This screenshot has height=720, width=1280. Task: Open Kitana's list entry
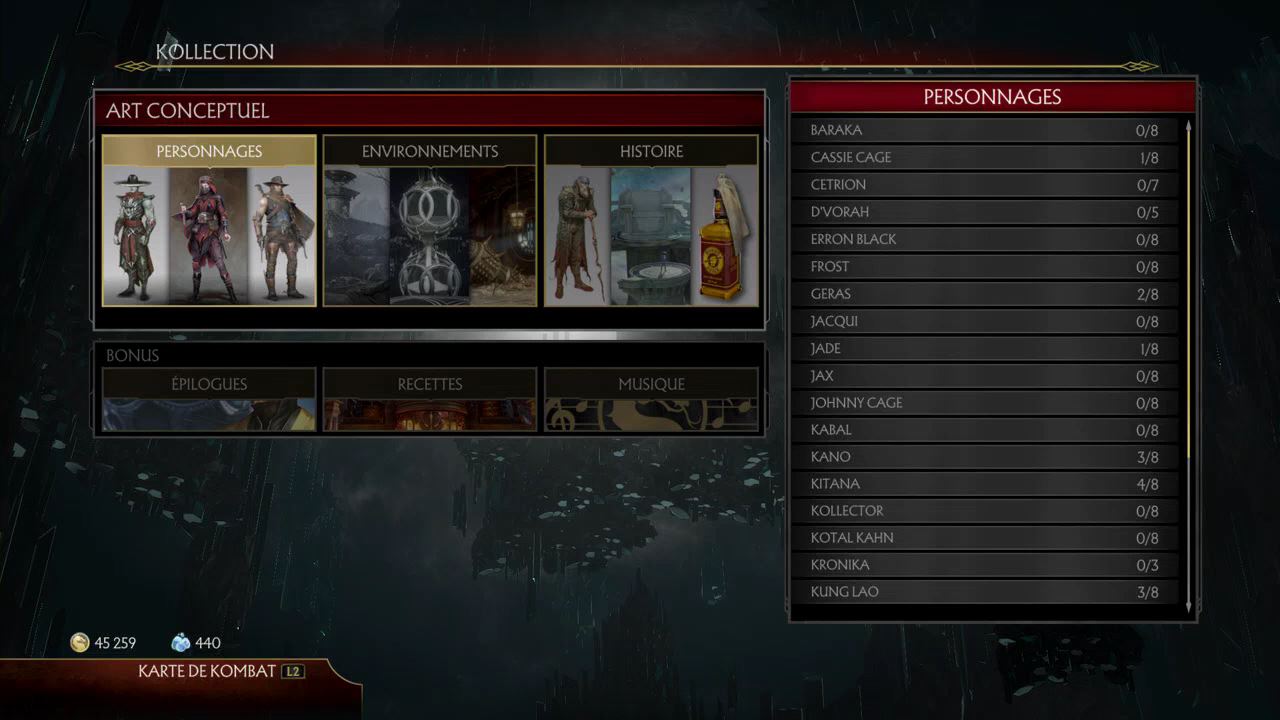pos(985,484)
